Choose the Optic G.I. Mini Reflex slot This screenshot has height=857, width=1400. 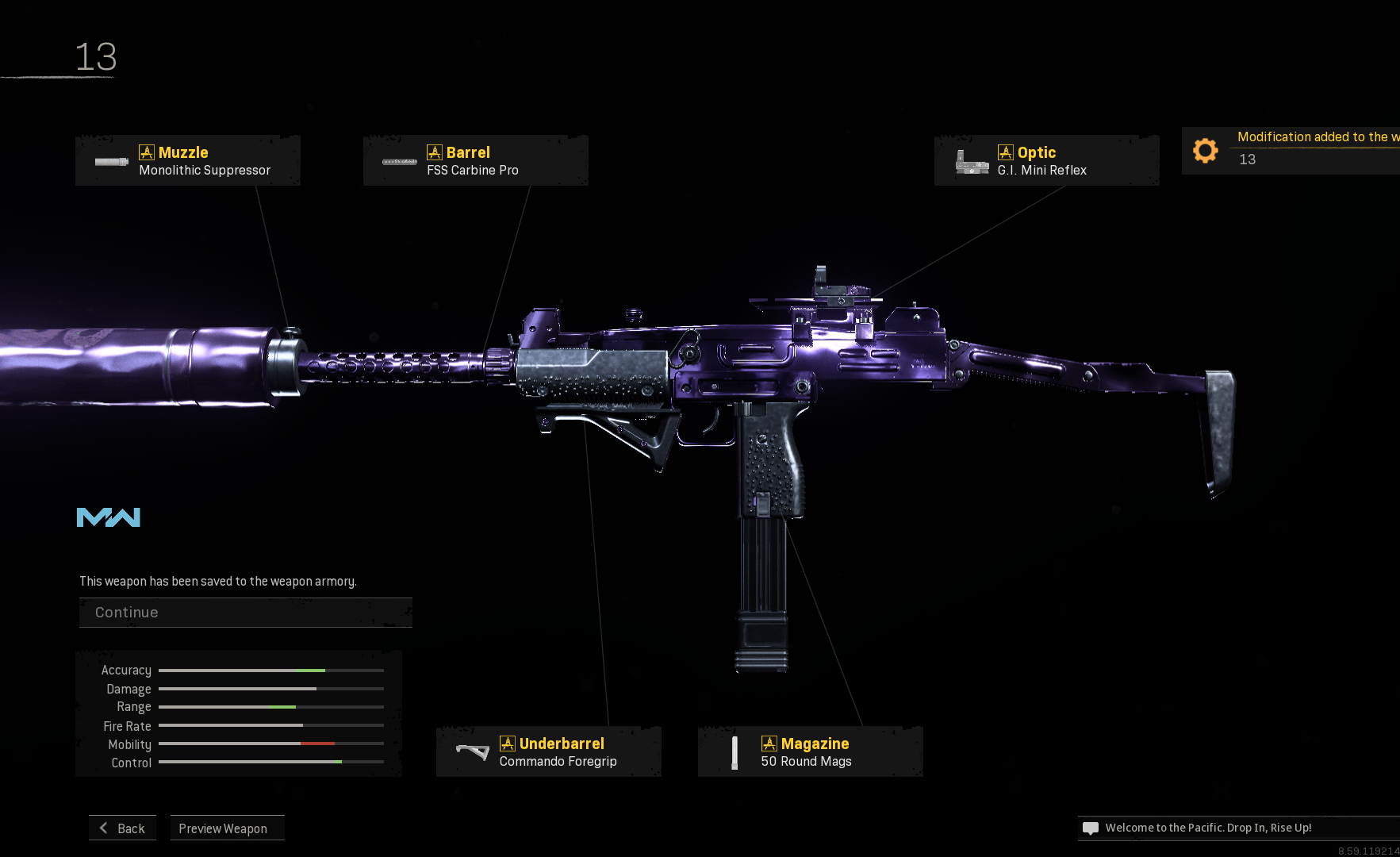tap(1046, 160)
